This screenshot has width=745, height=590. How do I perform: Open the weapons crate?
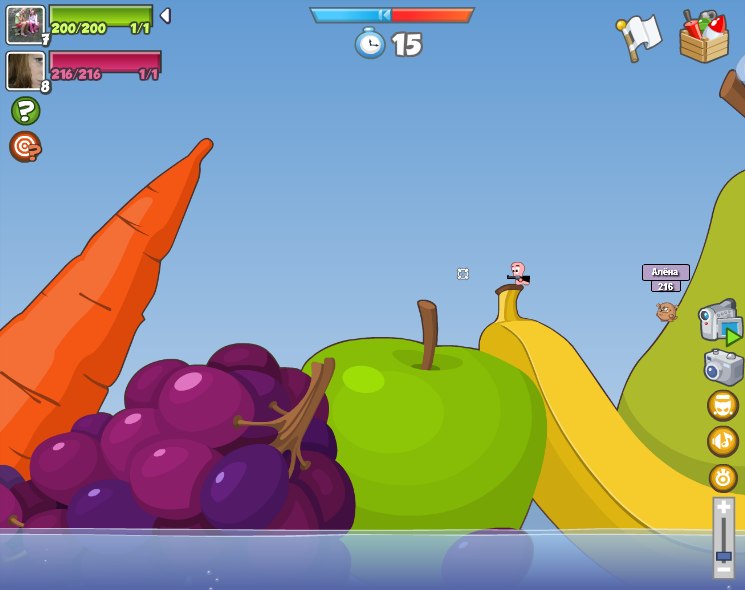point(703,38)
